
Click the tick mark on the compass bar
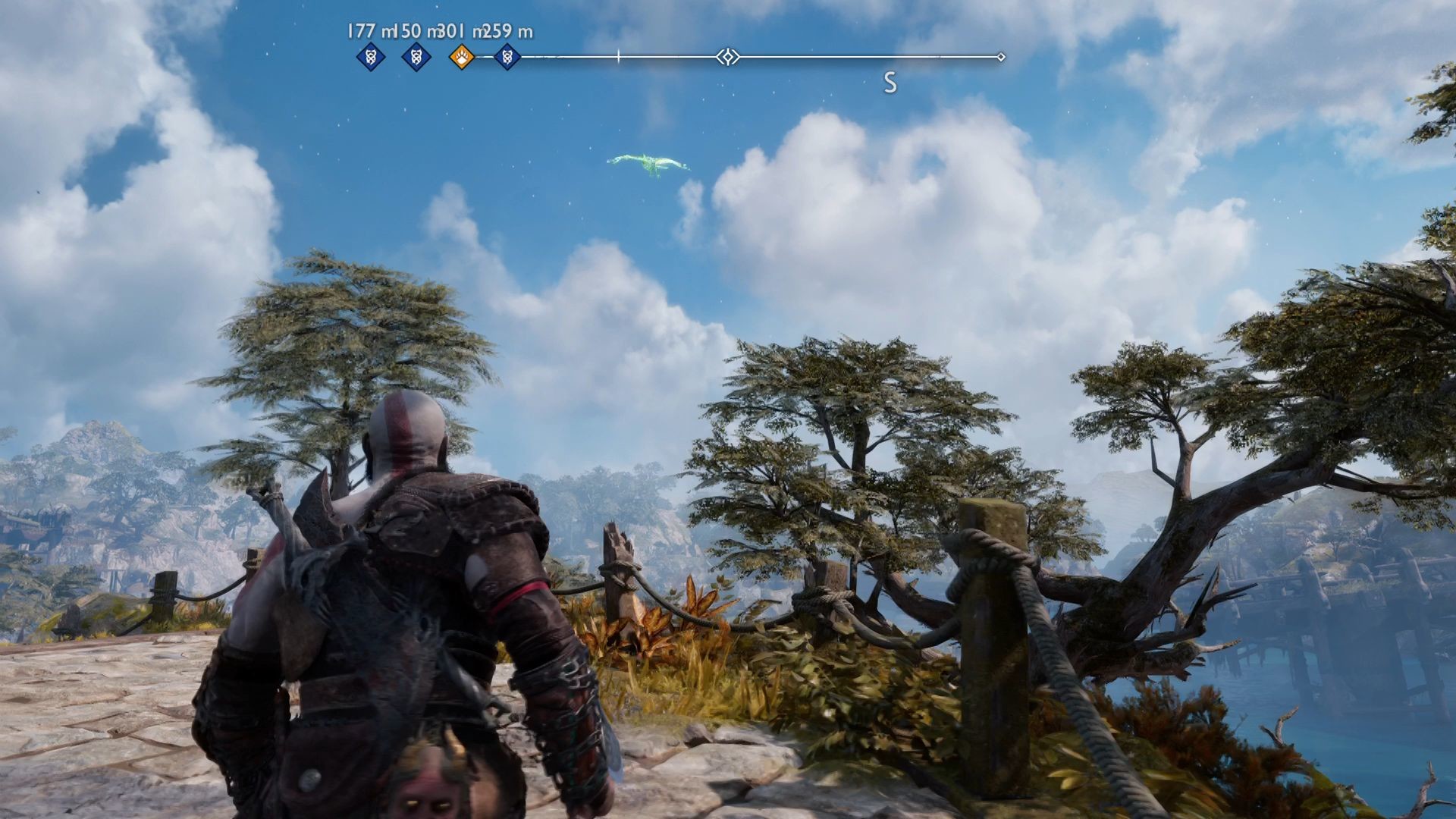tap(619, 55)
